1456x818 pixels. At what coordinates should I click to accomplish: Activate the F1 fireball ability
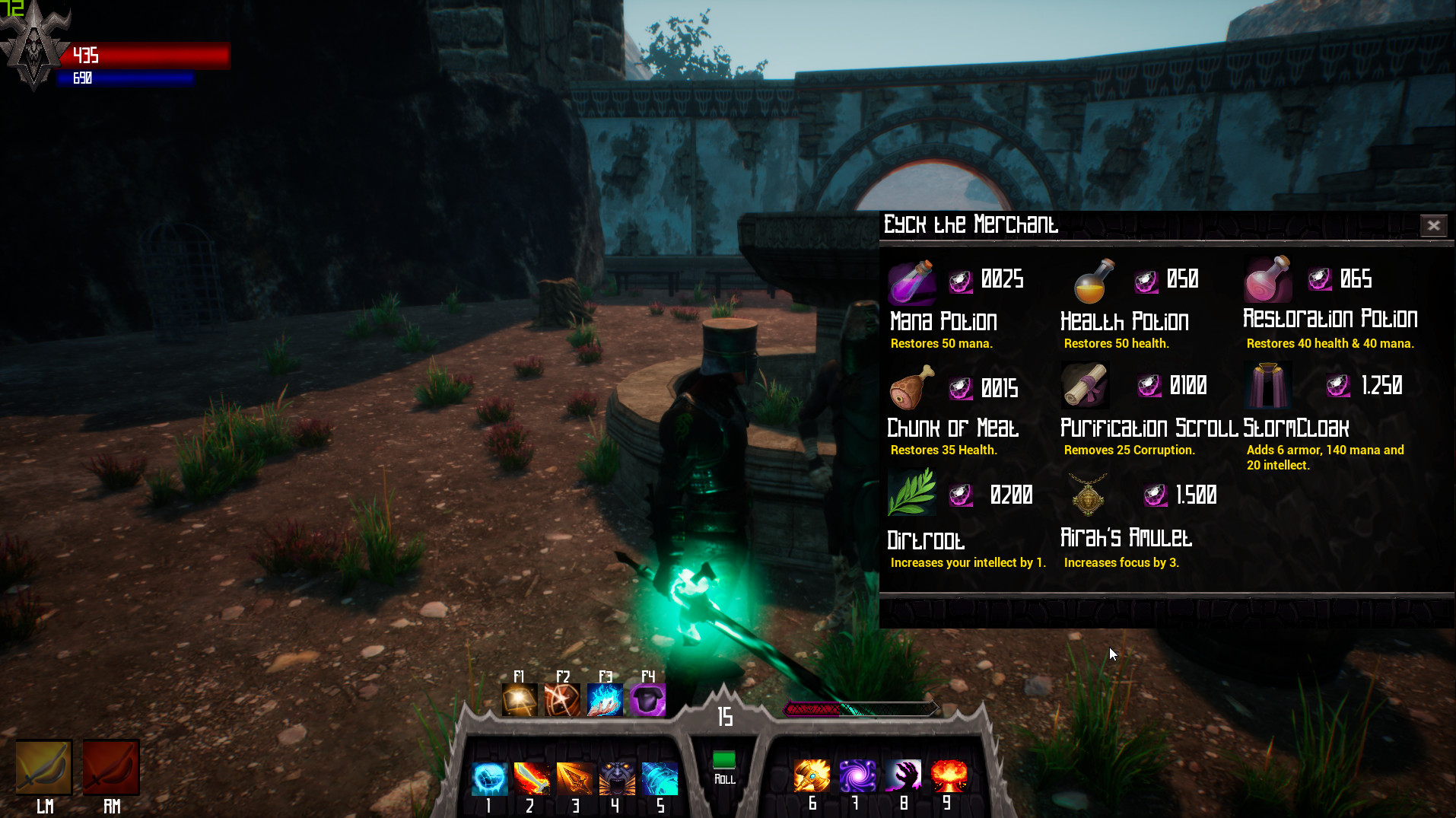pyautogui.click(x=520, y=699)
